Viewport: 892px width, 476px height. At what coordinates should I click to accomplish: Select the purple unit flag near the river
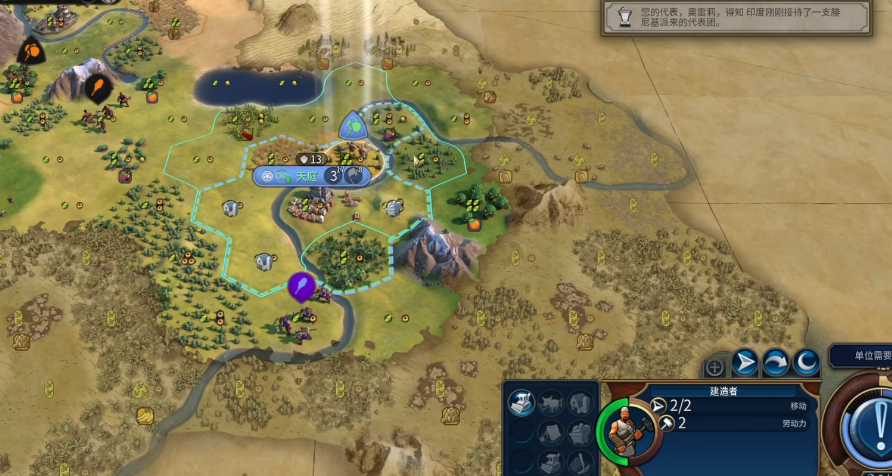coord(300,286)
